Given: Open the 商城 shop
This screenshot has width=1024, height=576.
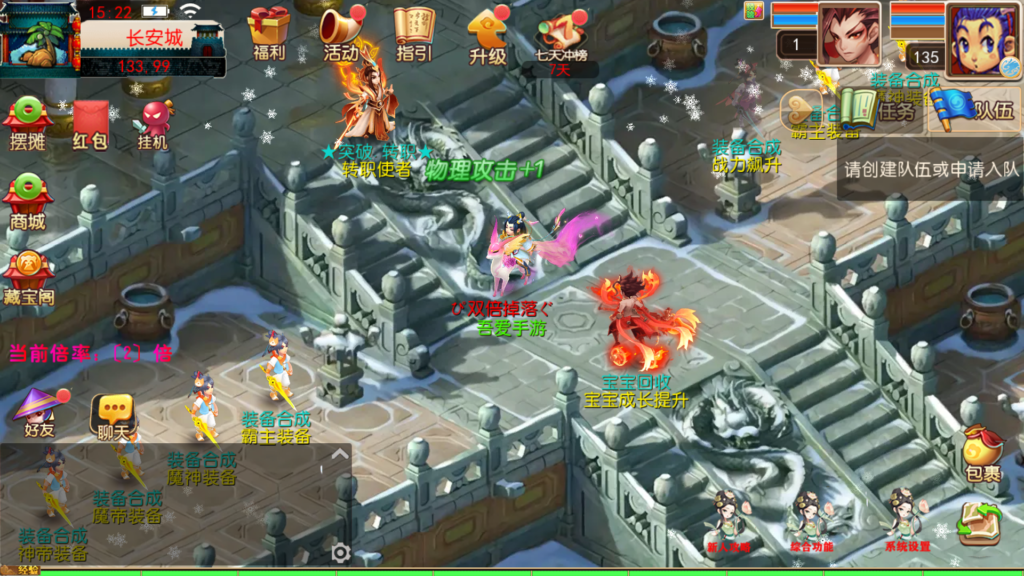Looking at the screenshot, I should pyautogui.click(x=28, y=201).
